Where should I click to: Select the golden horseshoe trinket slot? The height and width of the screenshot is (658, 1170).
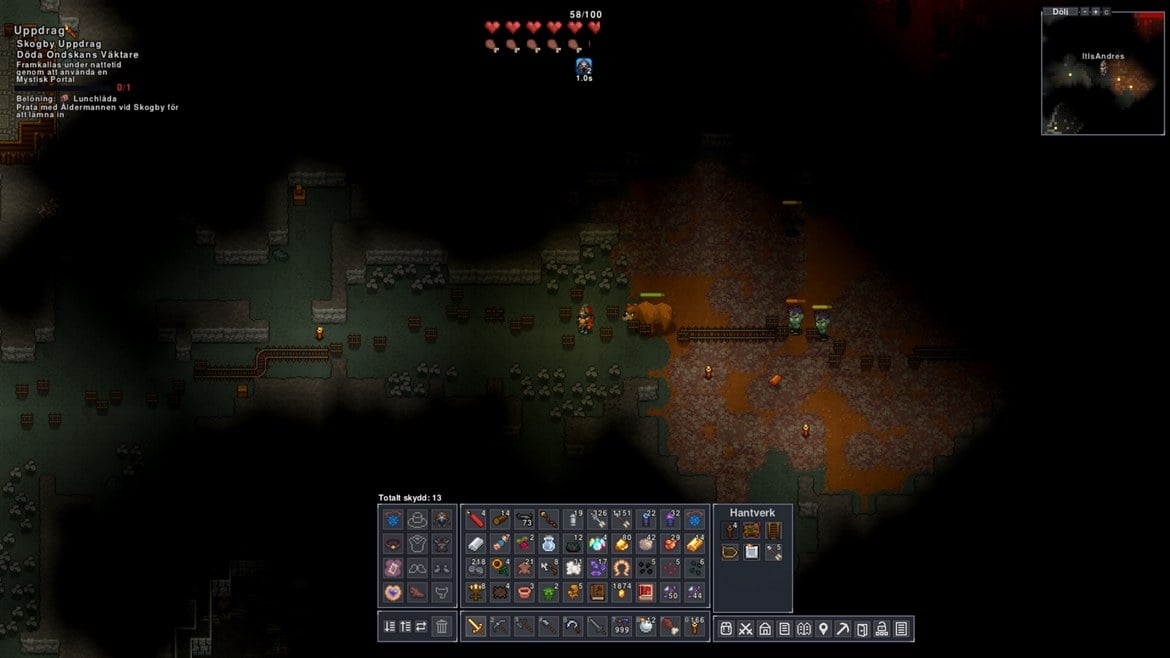pos(621,568)
